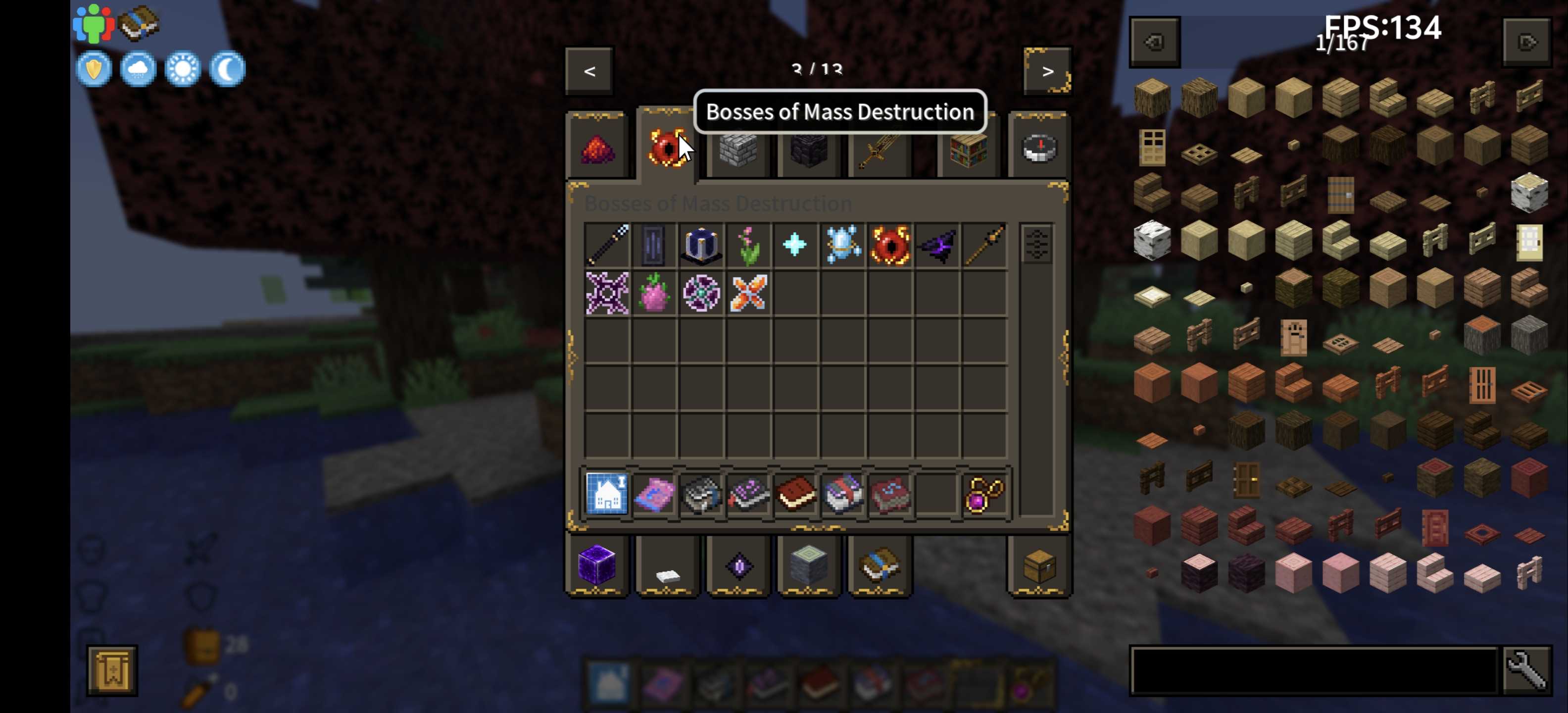Open the compass search tab
The image size is (1568, 713).
pos(1039,149)
